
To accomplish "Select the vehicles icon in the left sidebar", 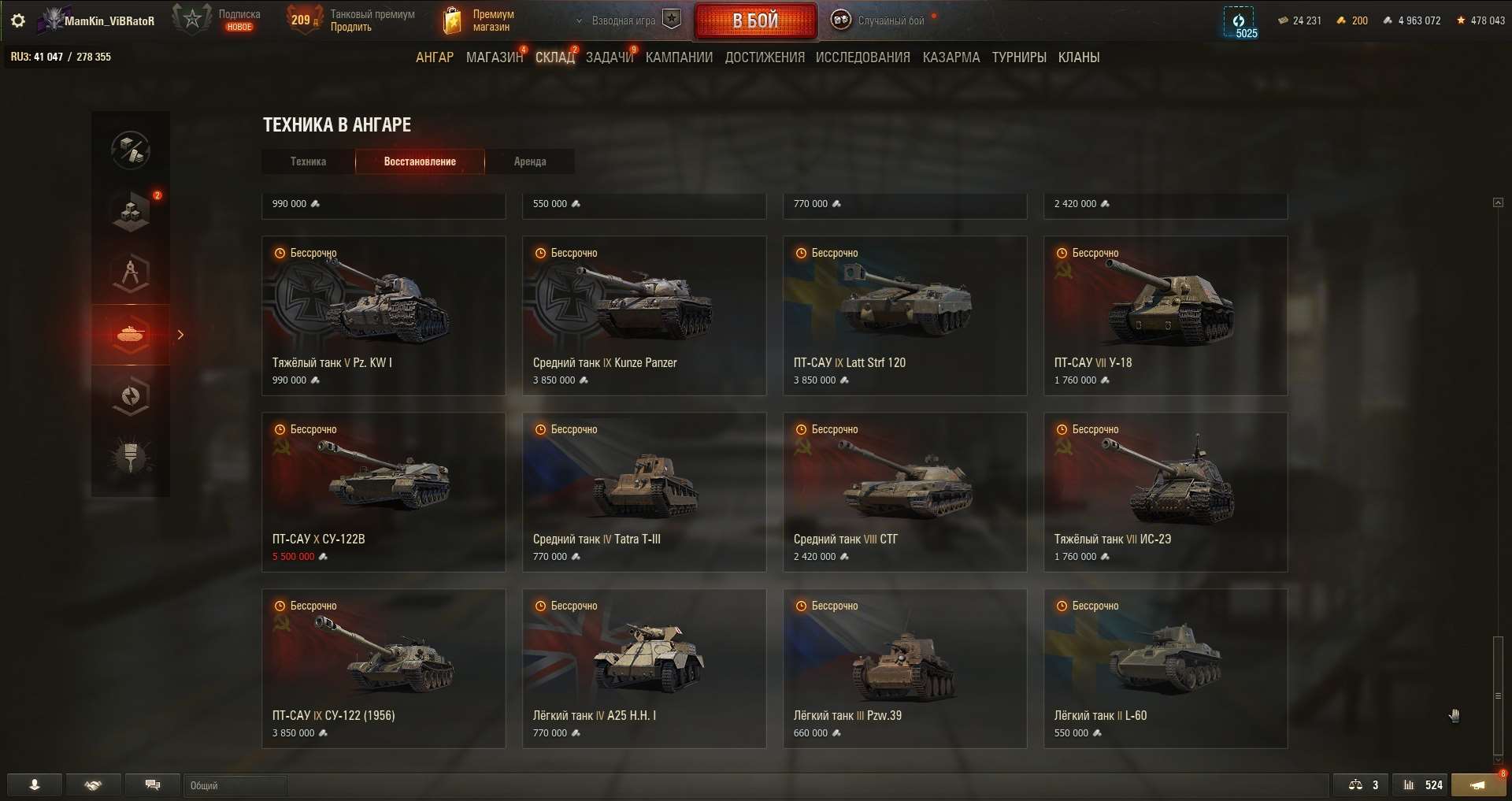I will pos(131,335).
